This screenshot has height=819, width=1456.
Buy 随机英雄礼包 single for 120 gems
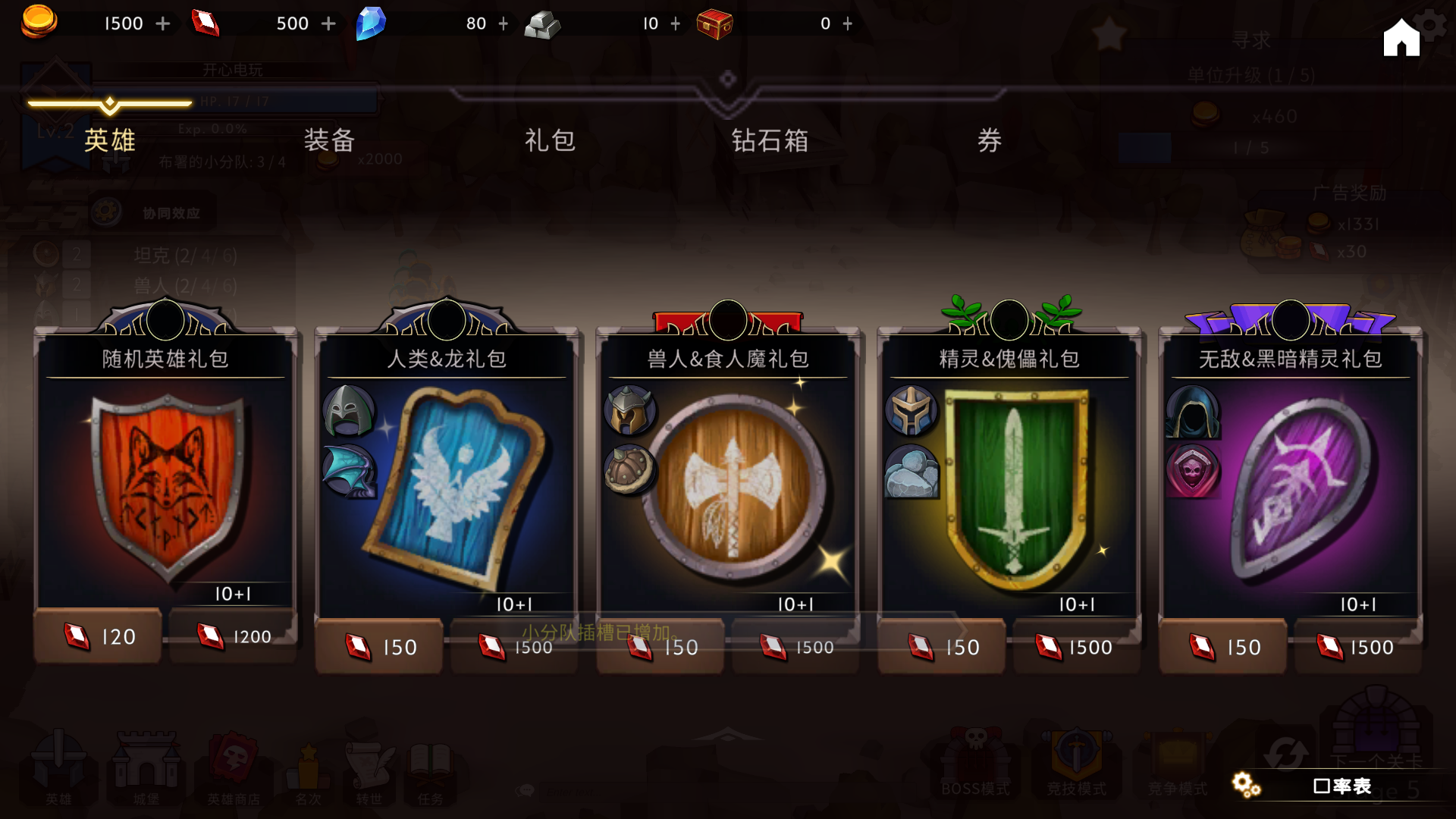tap(98, 636)
